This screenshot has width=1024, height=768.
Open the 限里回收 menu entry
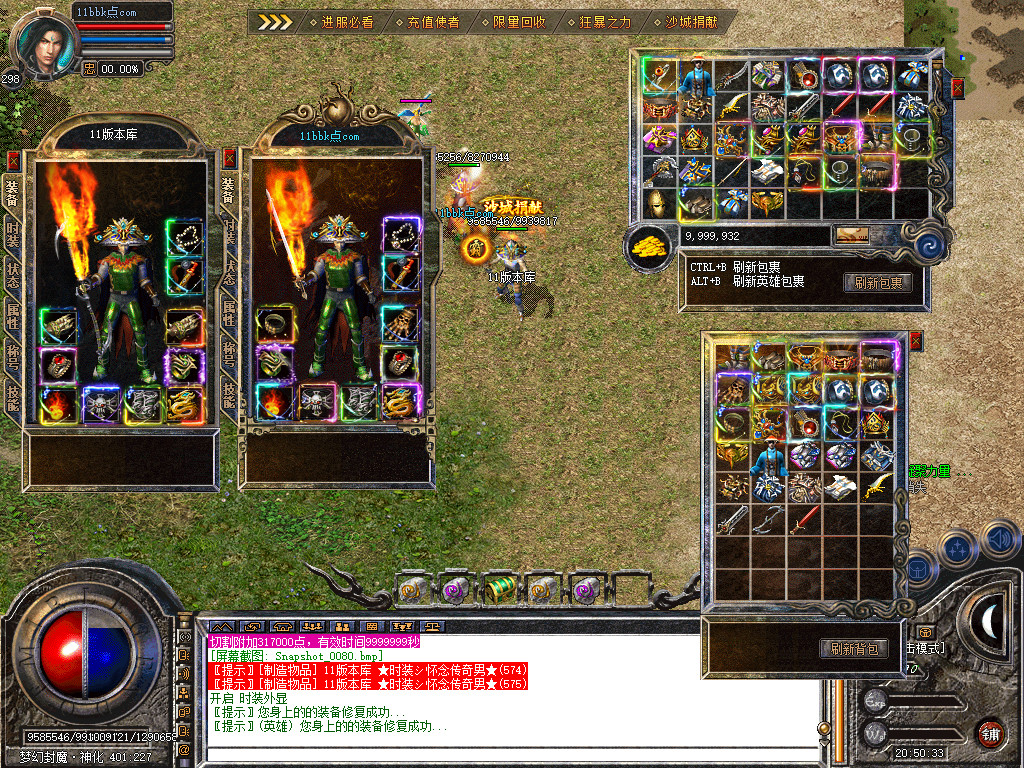[512, 21]
